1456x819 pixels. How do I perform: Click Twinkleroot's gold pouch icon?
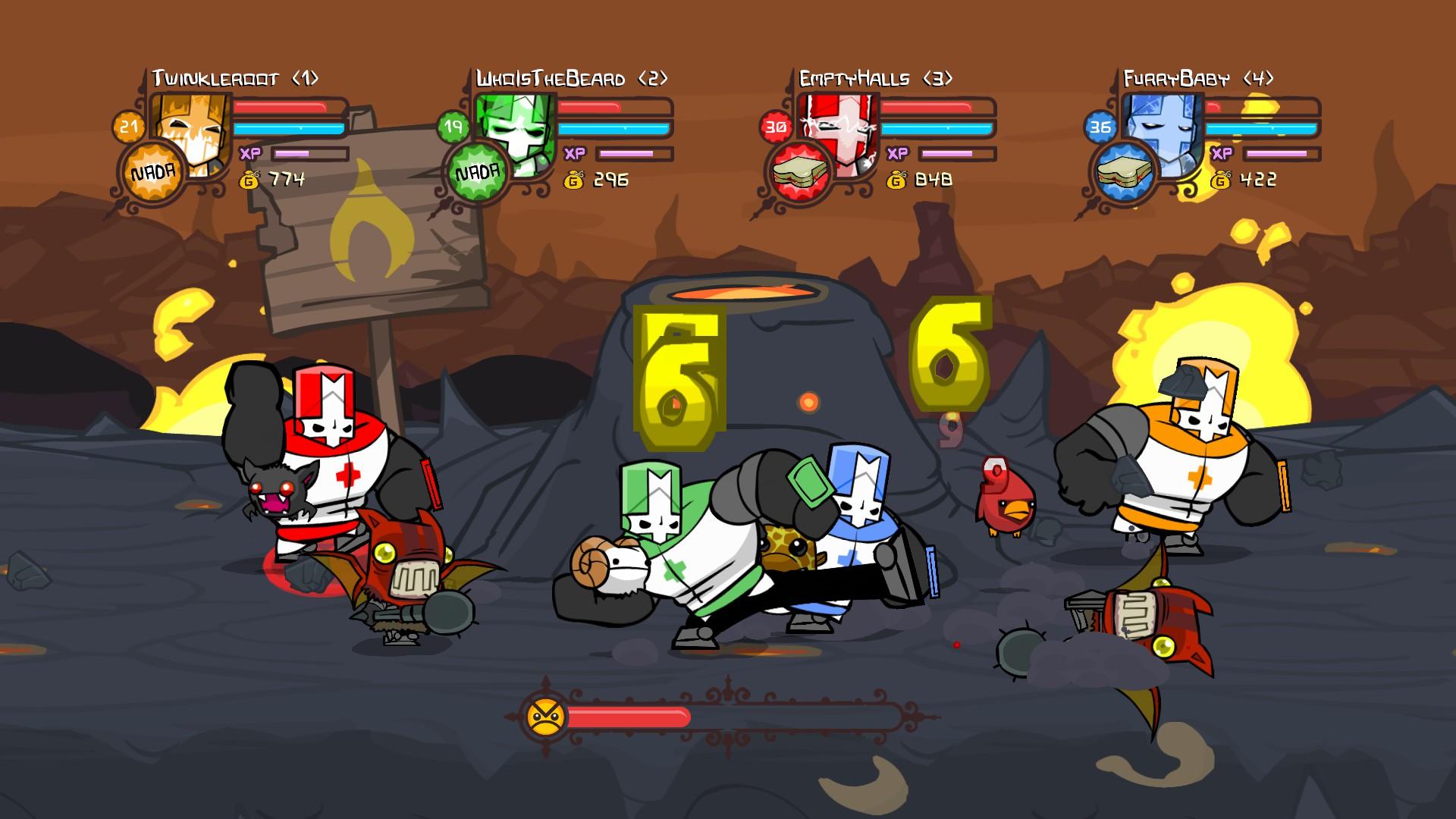point(248,179)
